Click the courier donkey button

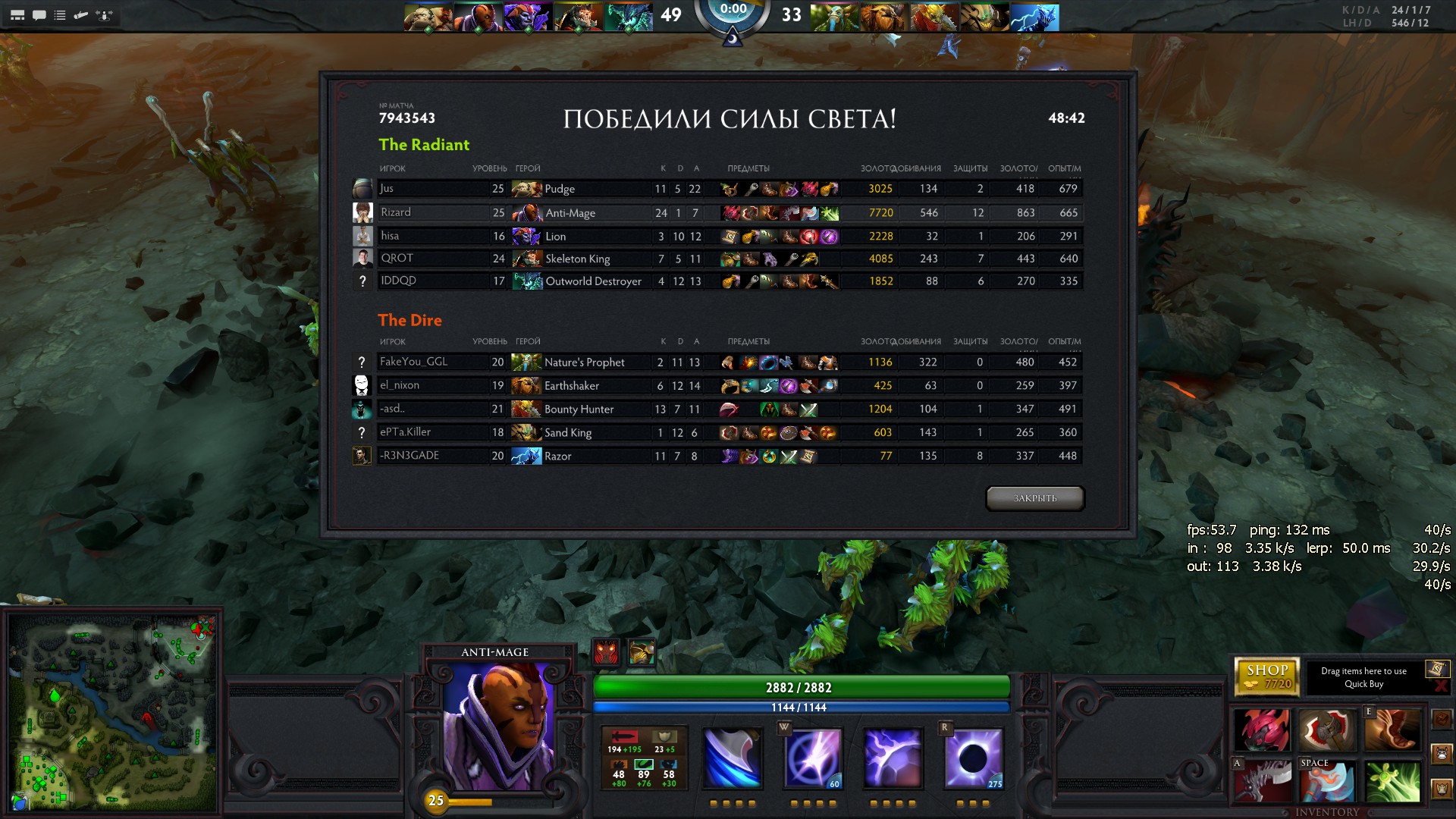click(1442, 754)
